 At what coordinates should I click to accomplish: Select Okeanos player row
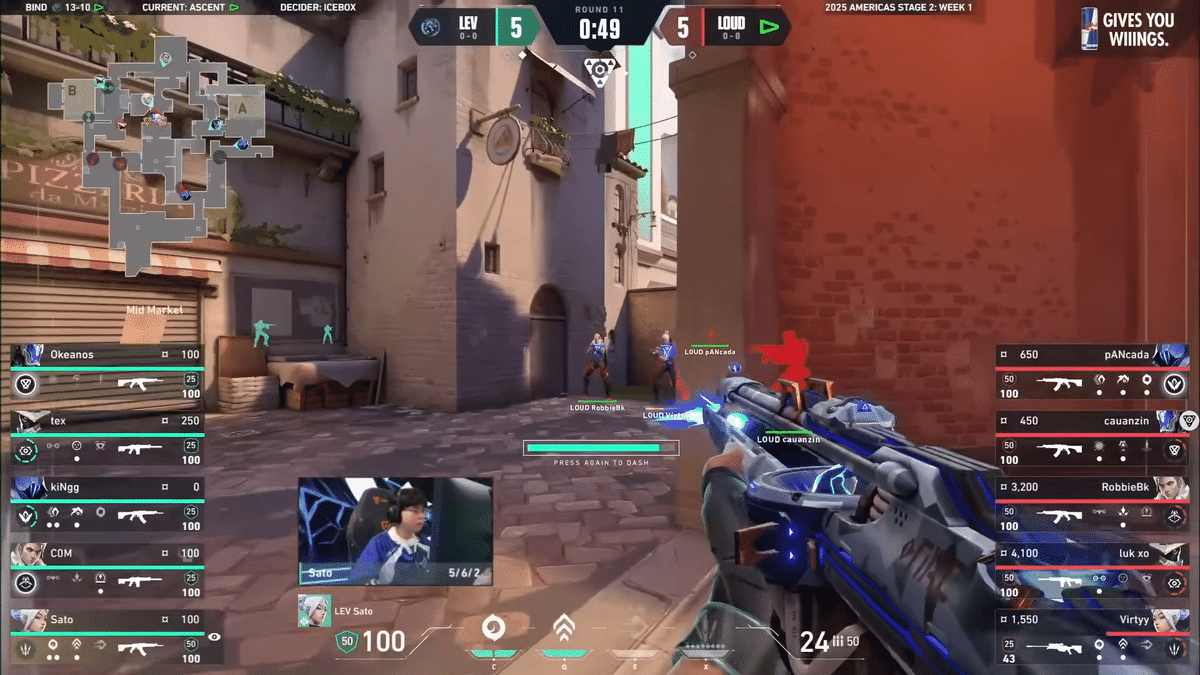107,370
